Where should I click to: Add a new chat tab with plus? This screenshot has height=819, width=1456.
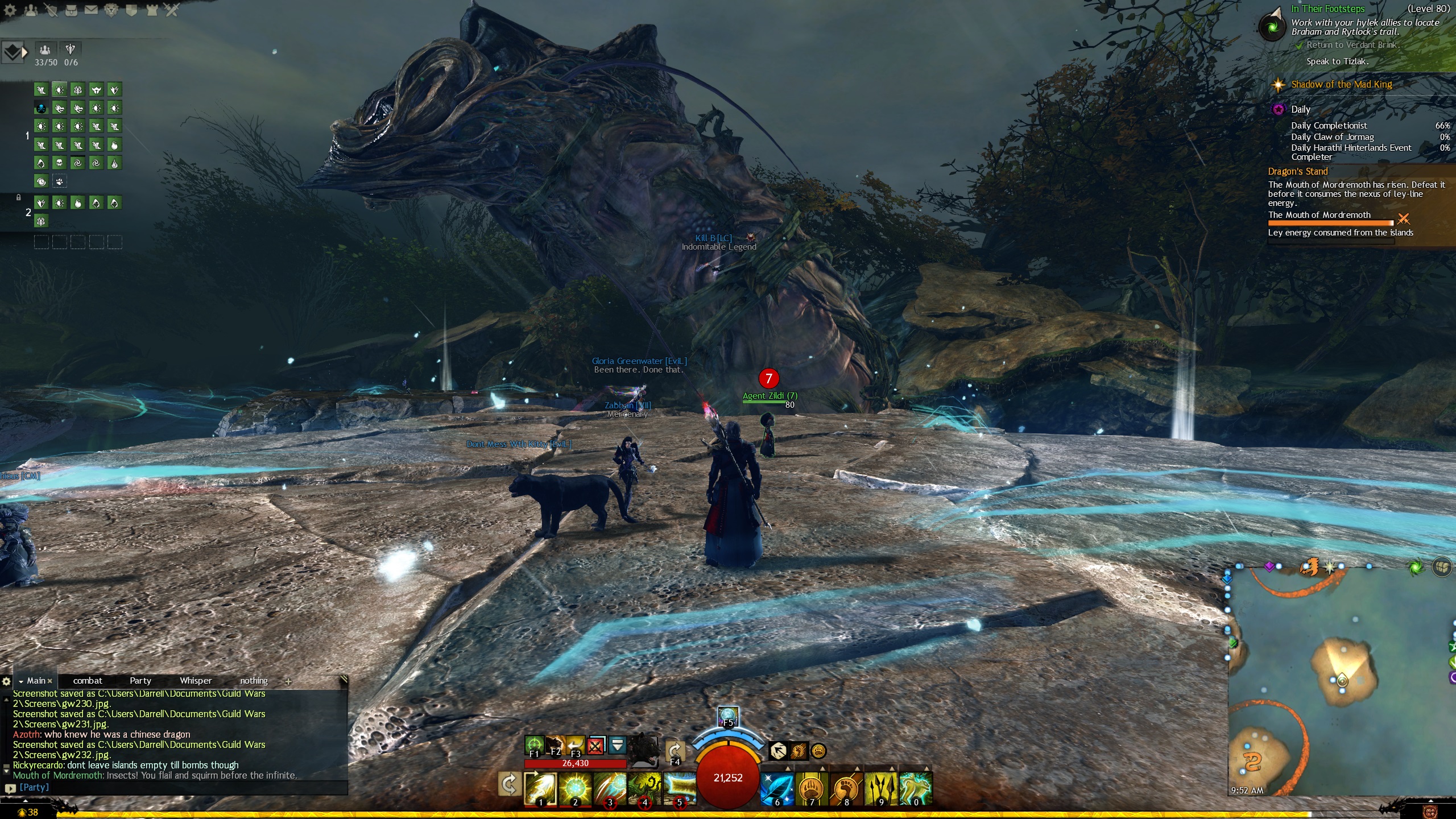click(x=288, y=681)
